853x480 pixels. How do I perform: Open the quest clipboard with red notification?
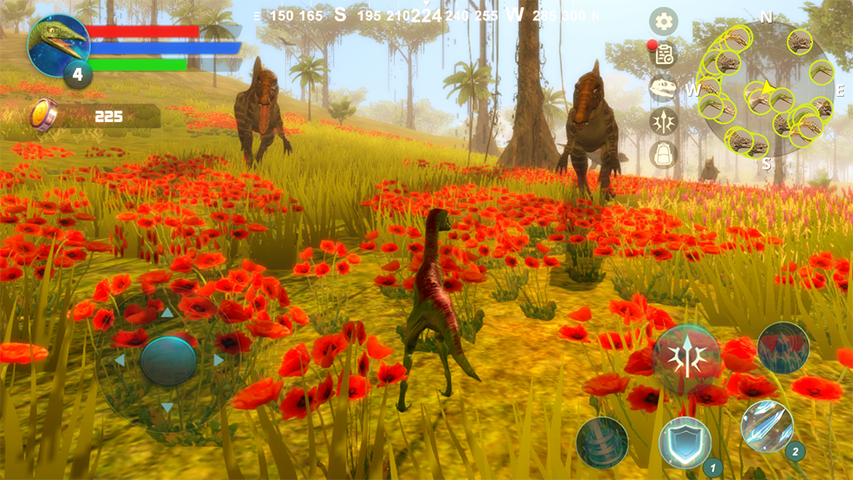663,54
